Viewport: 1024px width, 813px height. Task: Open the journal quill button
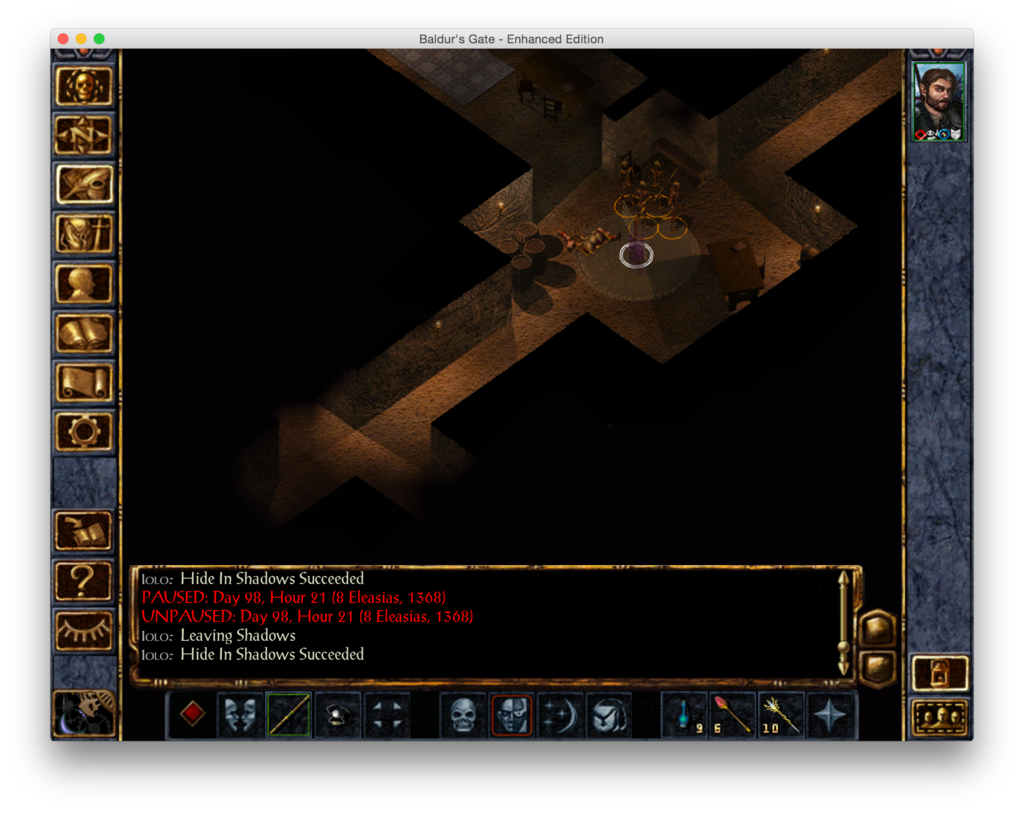(84, 185)
